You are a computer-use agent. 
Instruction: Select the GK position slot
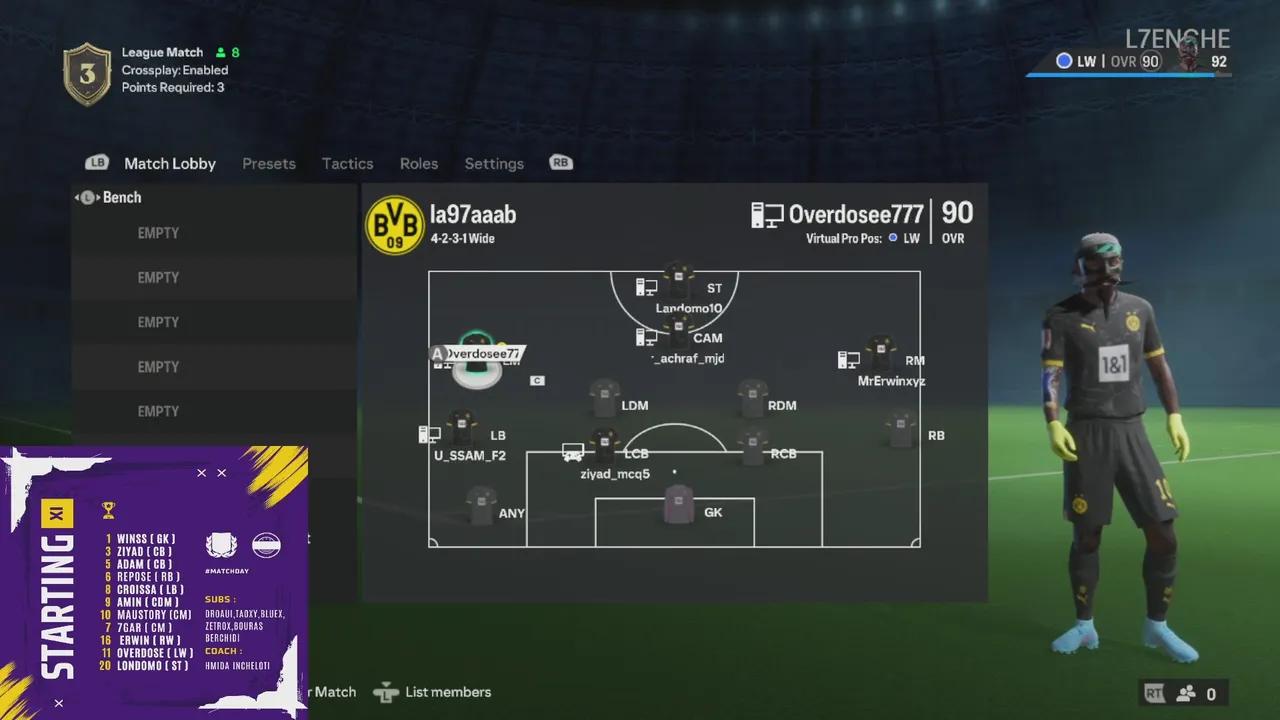[679, 505]
